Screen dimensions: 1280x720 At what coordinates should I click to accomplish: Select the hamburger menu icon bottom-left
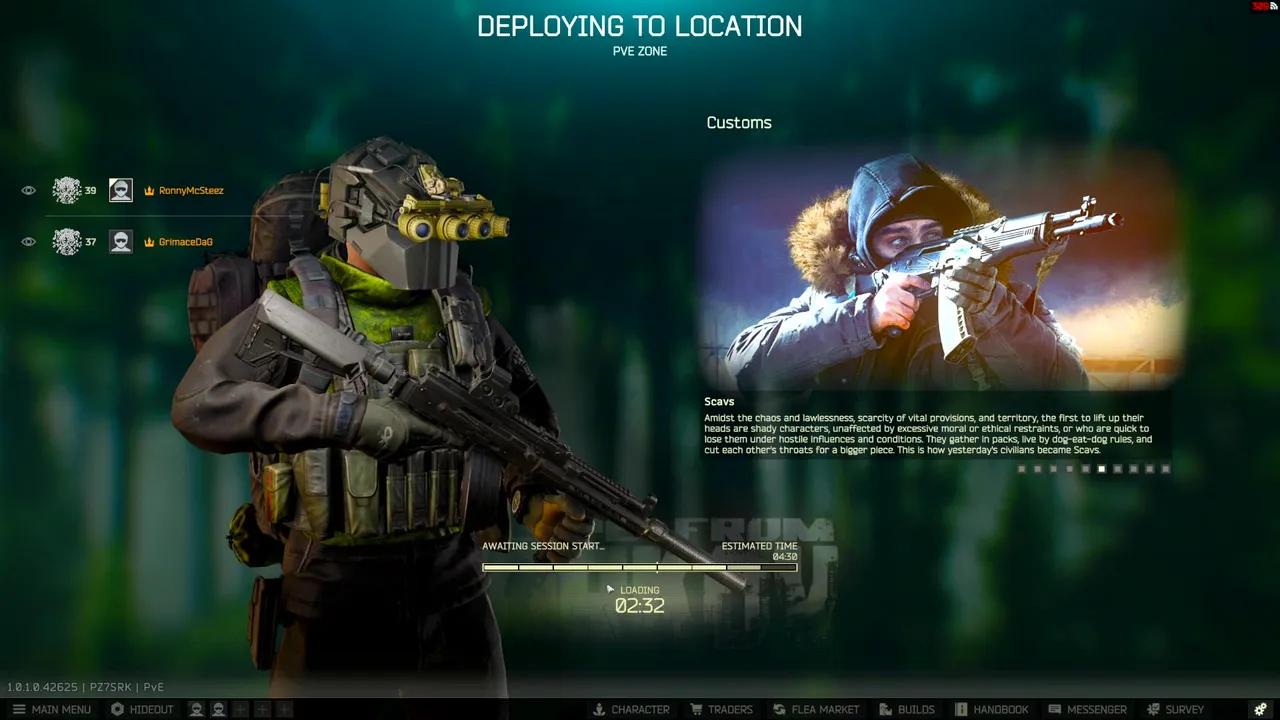pyautogui.click(x=18, y=709)
